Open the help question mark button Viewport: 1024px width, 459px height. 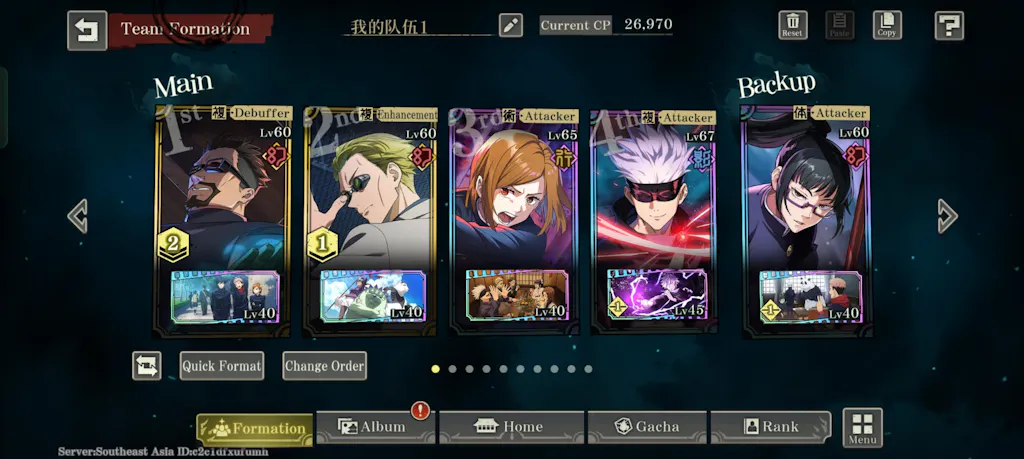948,26
